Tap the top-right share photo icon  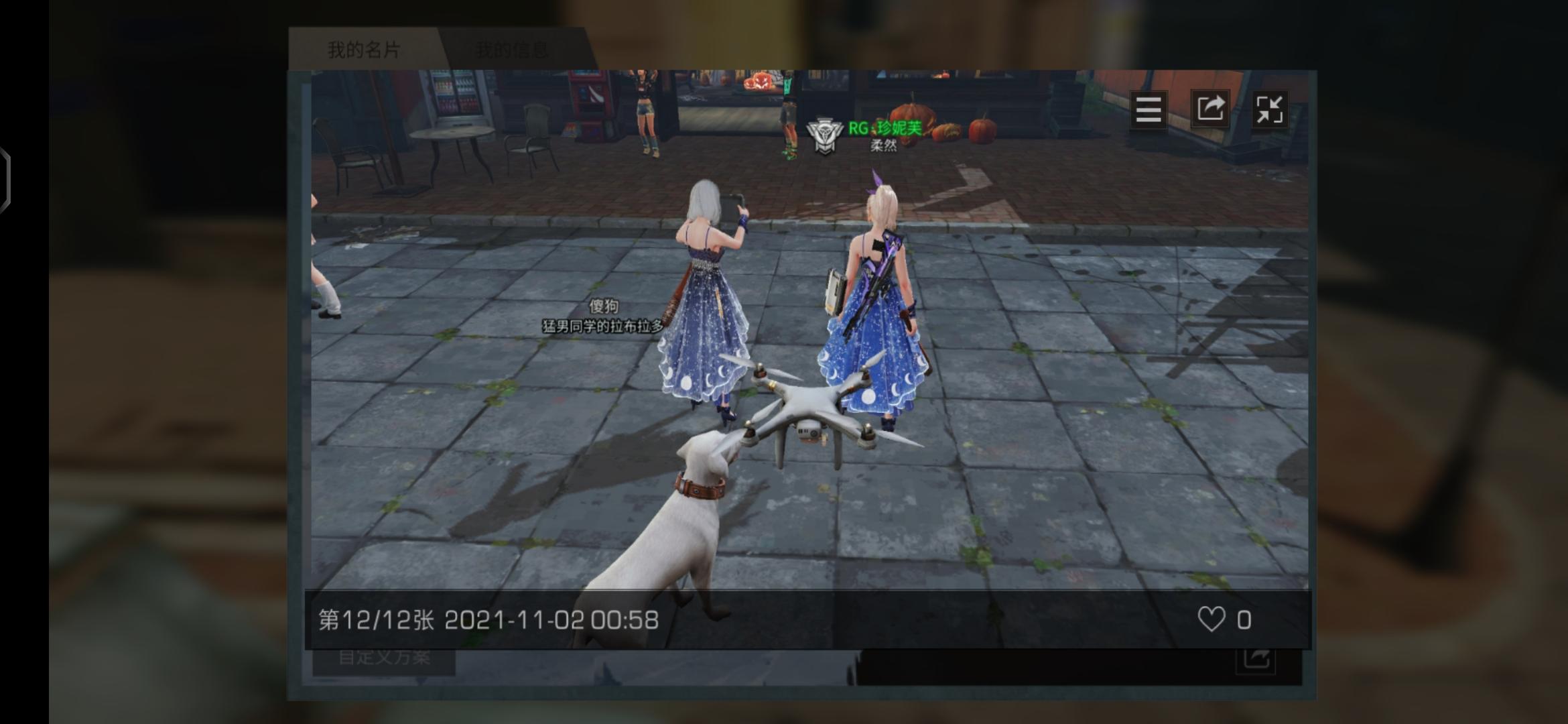[1210, 110]
